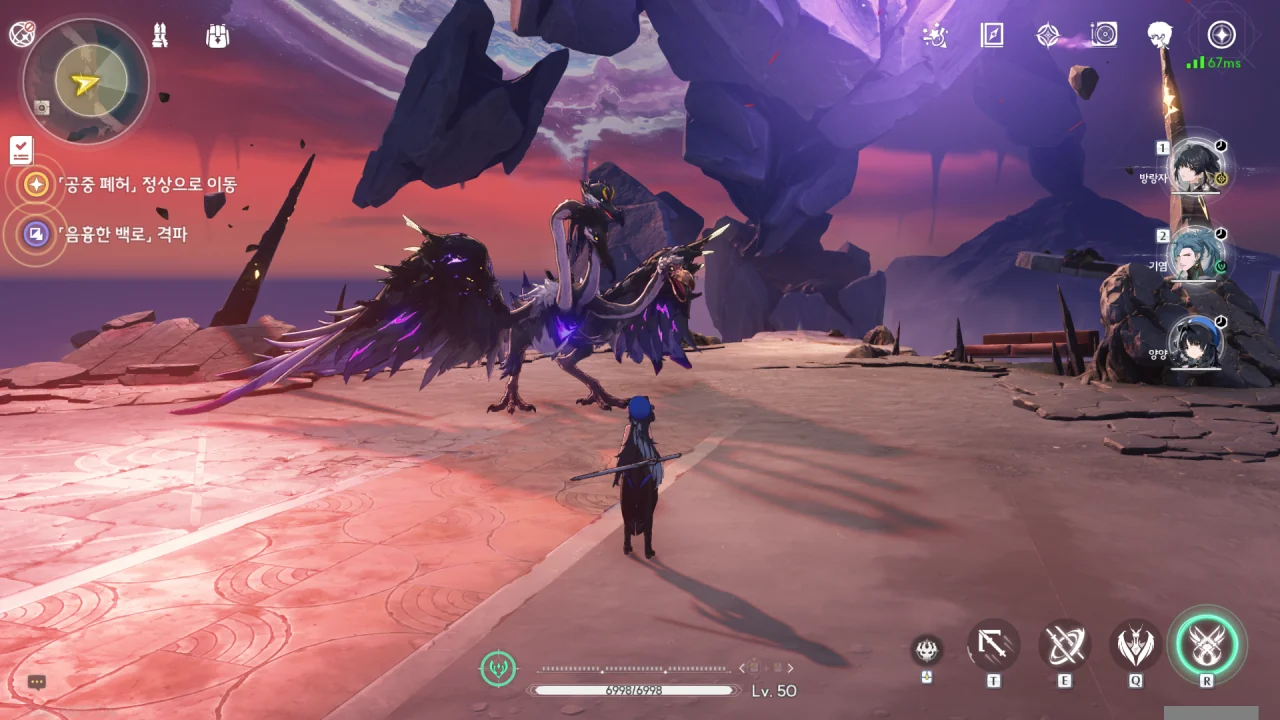Open the circular minimap
The width and height of the screenshot is (1280, 720).
(x=86, y=81)
